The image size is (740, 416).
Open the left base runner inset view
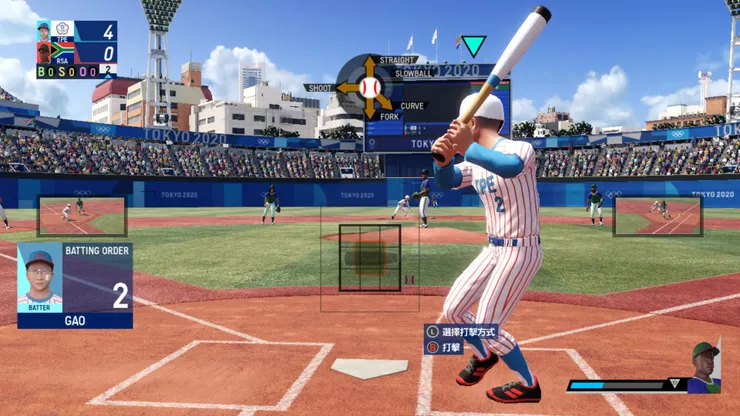pyautogui.click(x=82, y=216)
